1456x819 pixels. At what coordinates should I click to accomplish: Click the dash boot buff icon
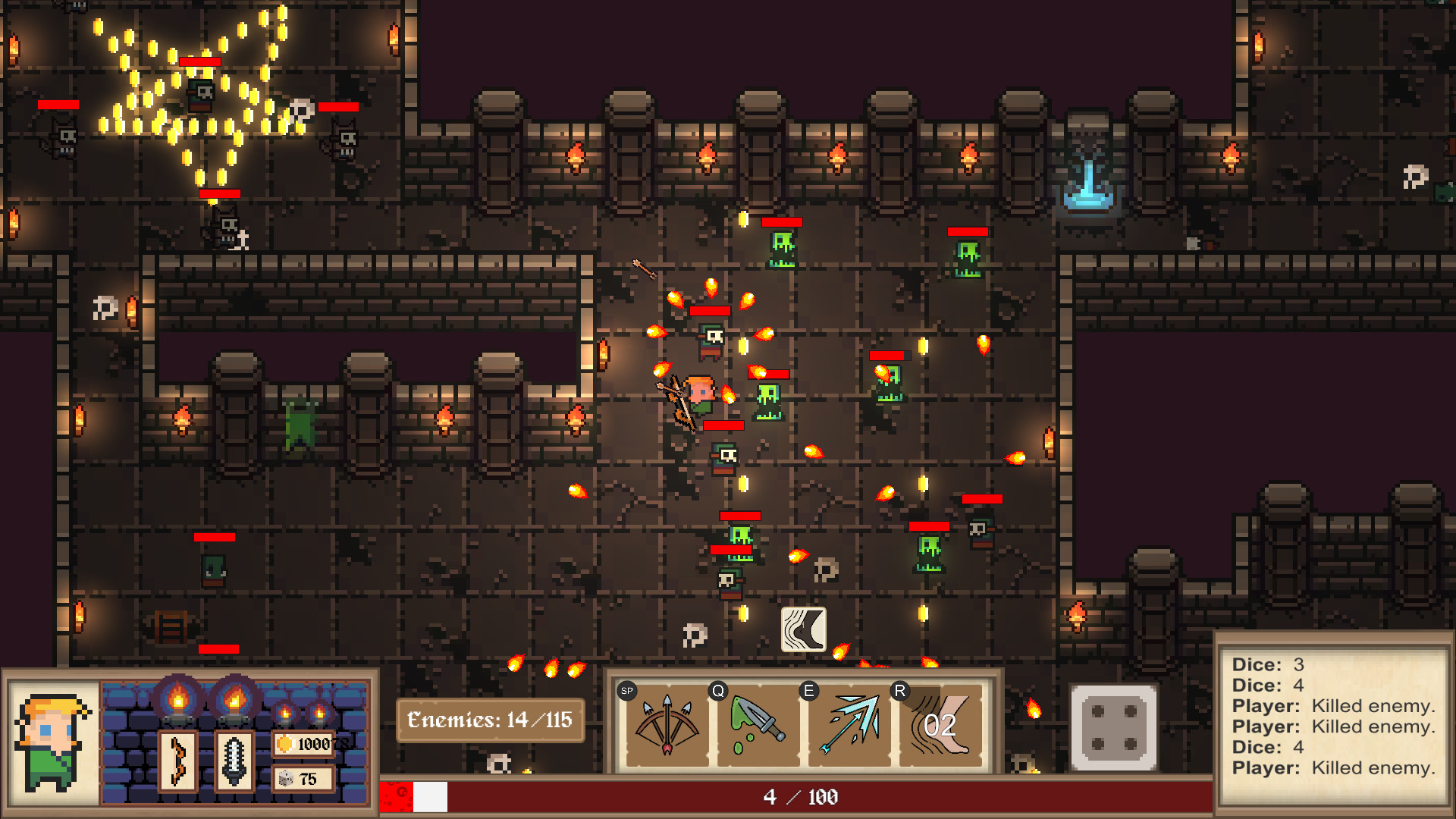(803, 629)
